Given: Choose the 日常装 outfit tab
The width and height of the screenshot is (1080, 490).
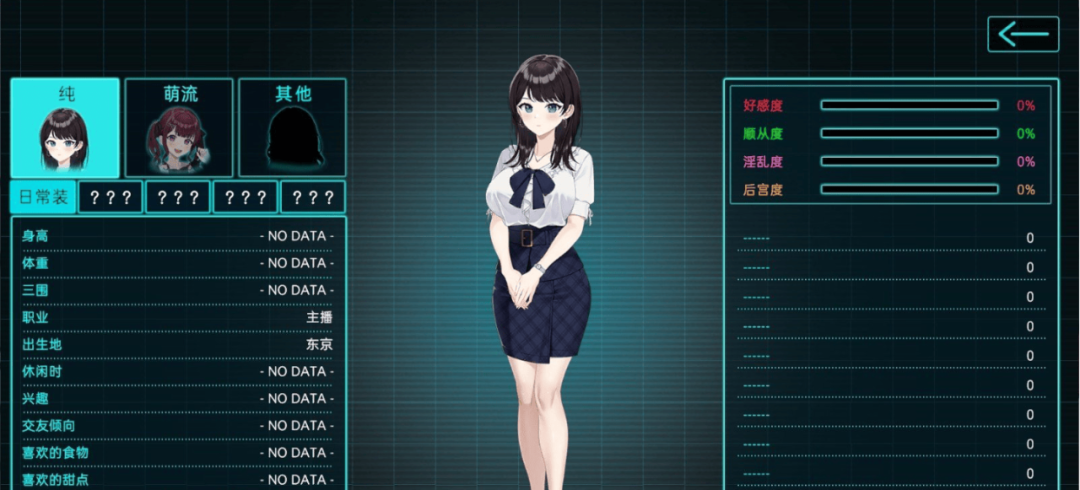Looking at the screenshot, I should tap(43, 197).
